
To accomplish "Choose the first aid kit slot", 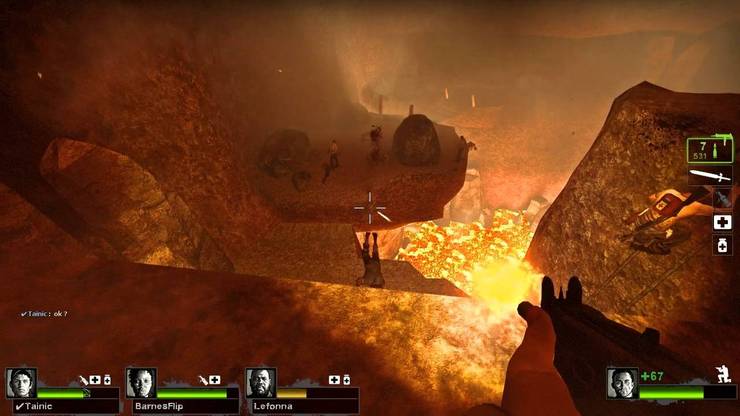I will click(723, 223).
